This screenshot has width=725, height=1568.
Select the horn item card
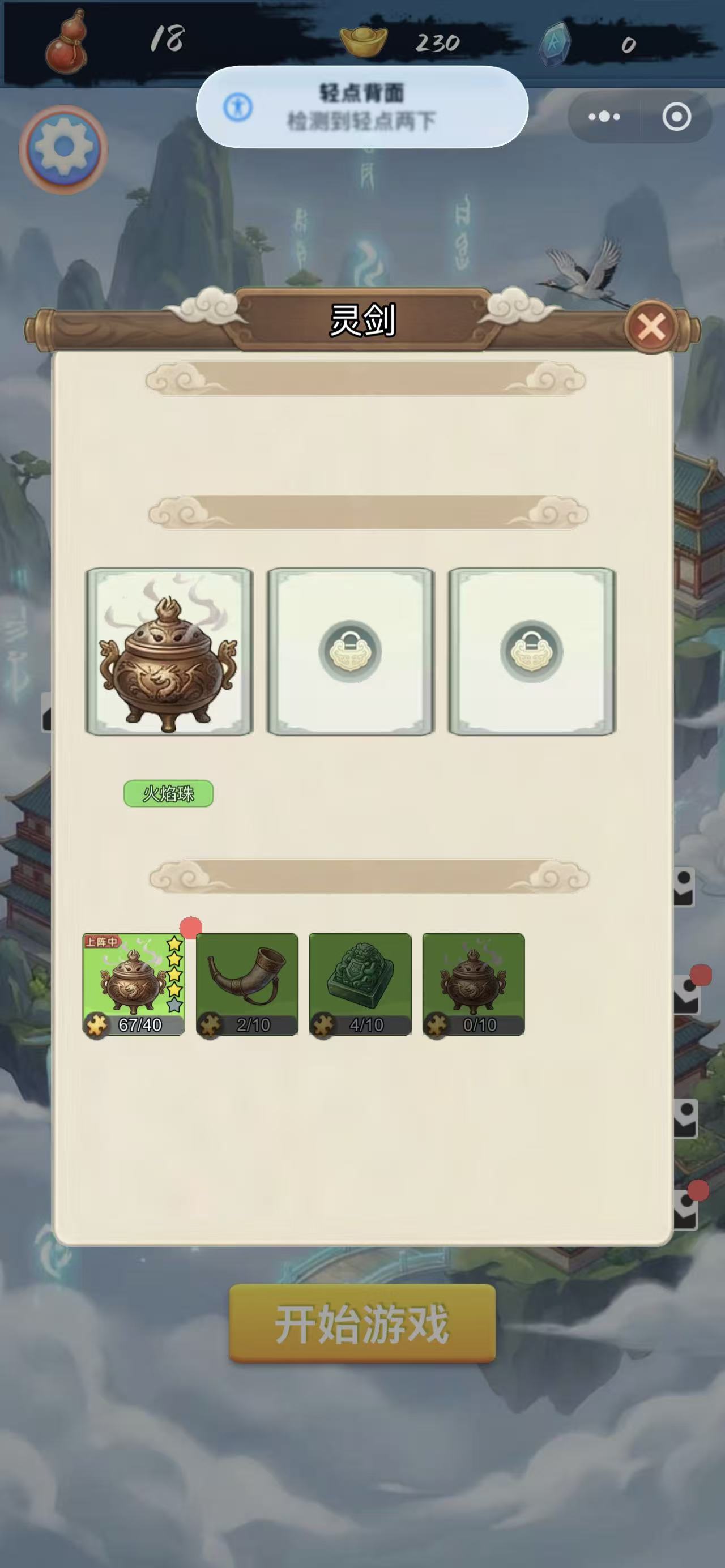pyautogui.click(x=247, y=984)
